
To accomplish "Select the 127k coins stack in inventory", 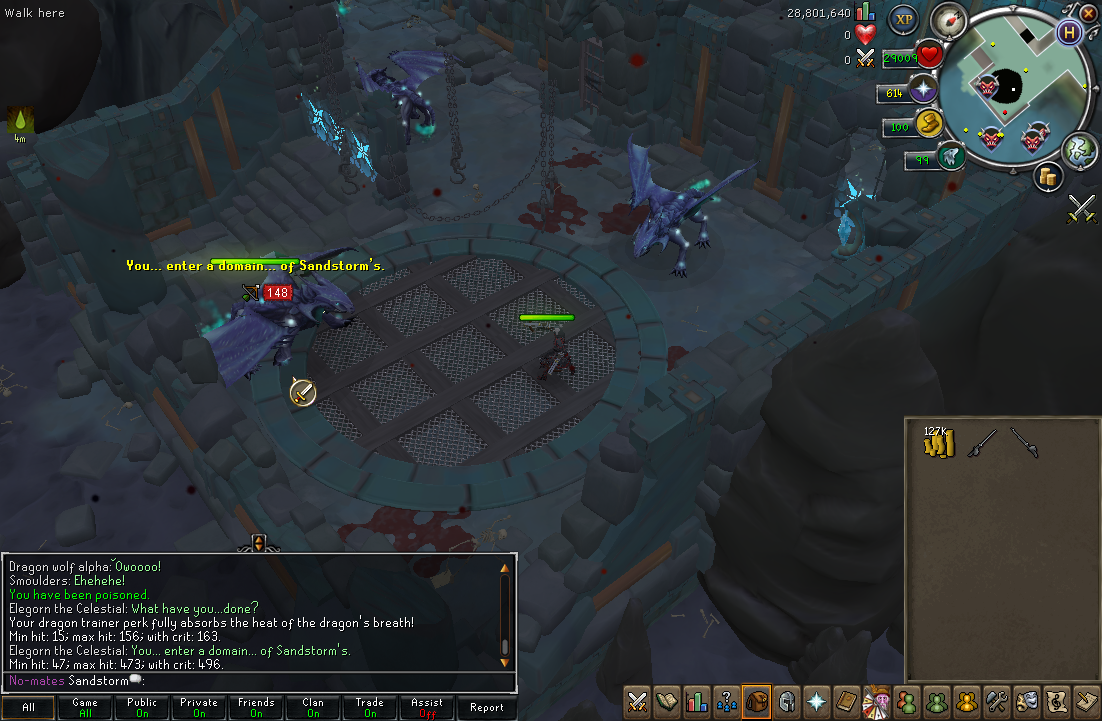I will tap(940, 442).
